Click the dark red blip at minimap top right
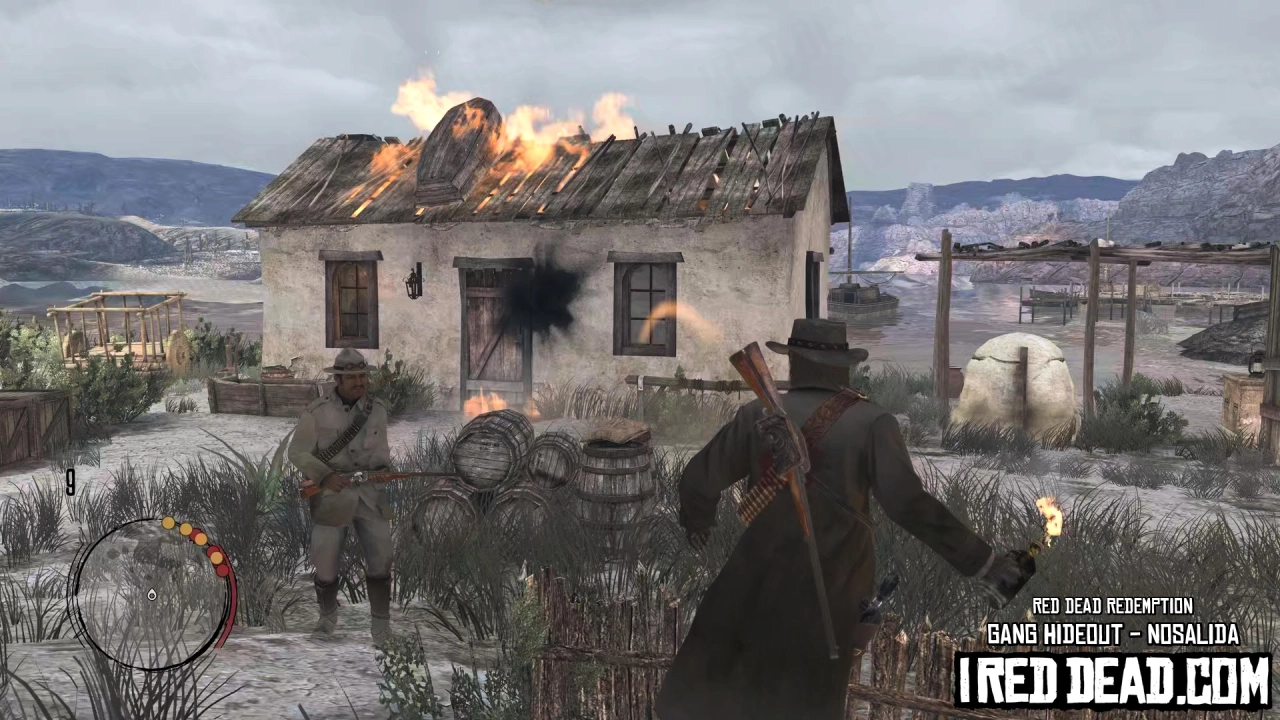Image resolution: width=1280 pixels, height=720 pixels. click(215, 552)
